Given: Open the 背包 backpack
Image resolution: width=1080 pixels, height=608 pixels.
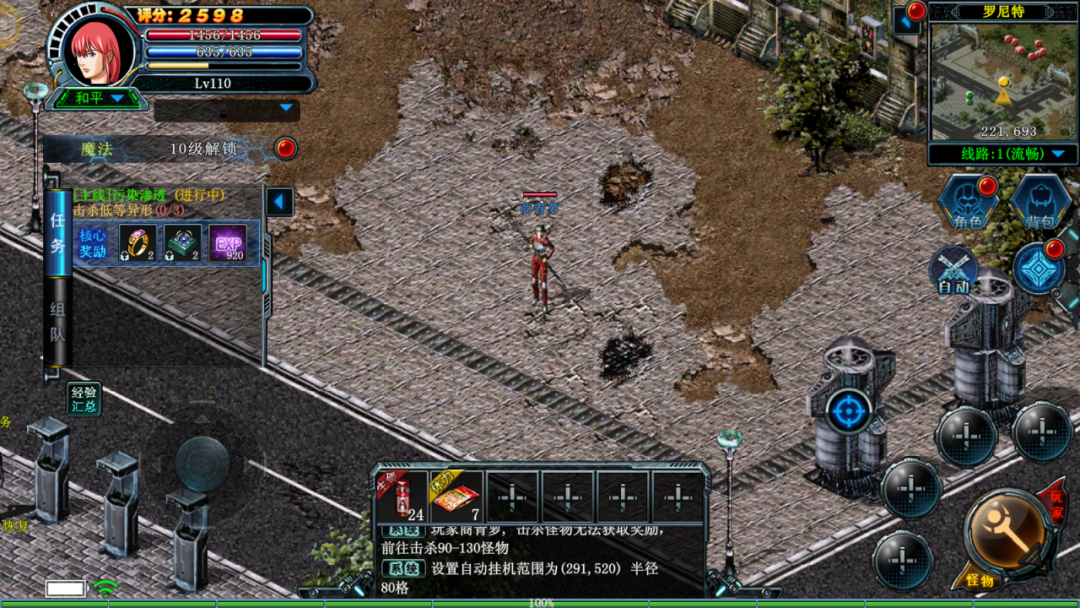Looking at the screenshot, I should point(1040,200).
